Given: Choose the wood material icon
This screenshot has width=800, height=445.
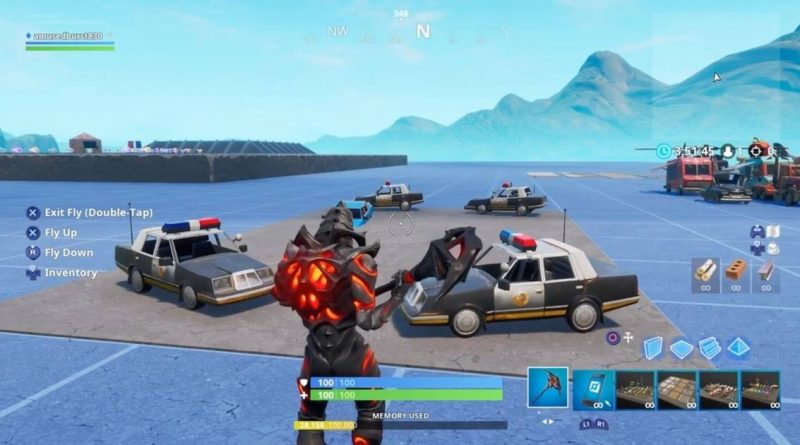Looking at the screenshot, I should coord(706,271).
